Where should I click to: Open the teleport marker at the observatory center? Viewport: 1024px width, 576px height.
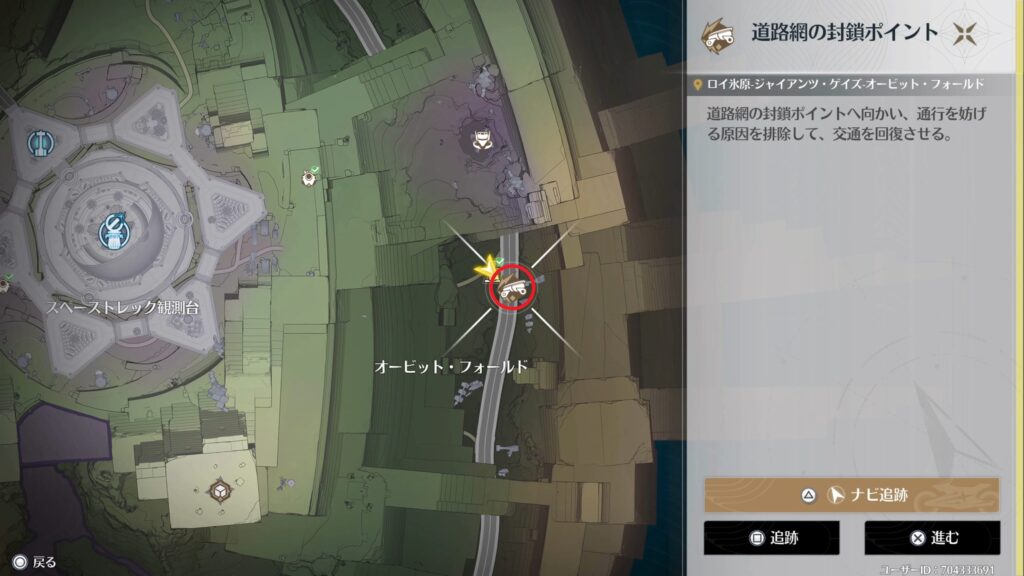pos(114,231)
